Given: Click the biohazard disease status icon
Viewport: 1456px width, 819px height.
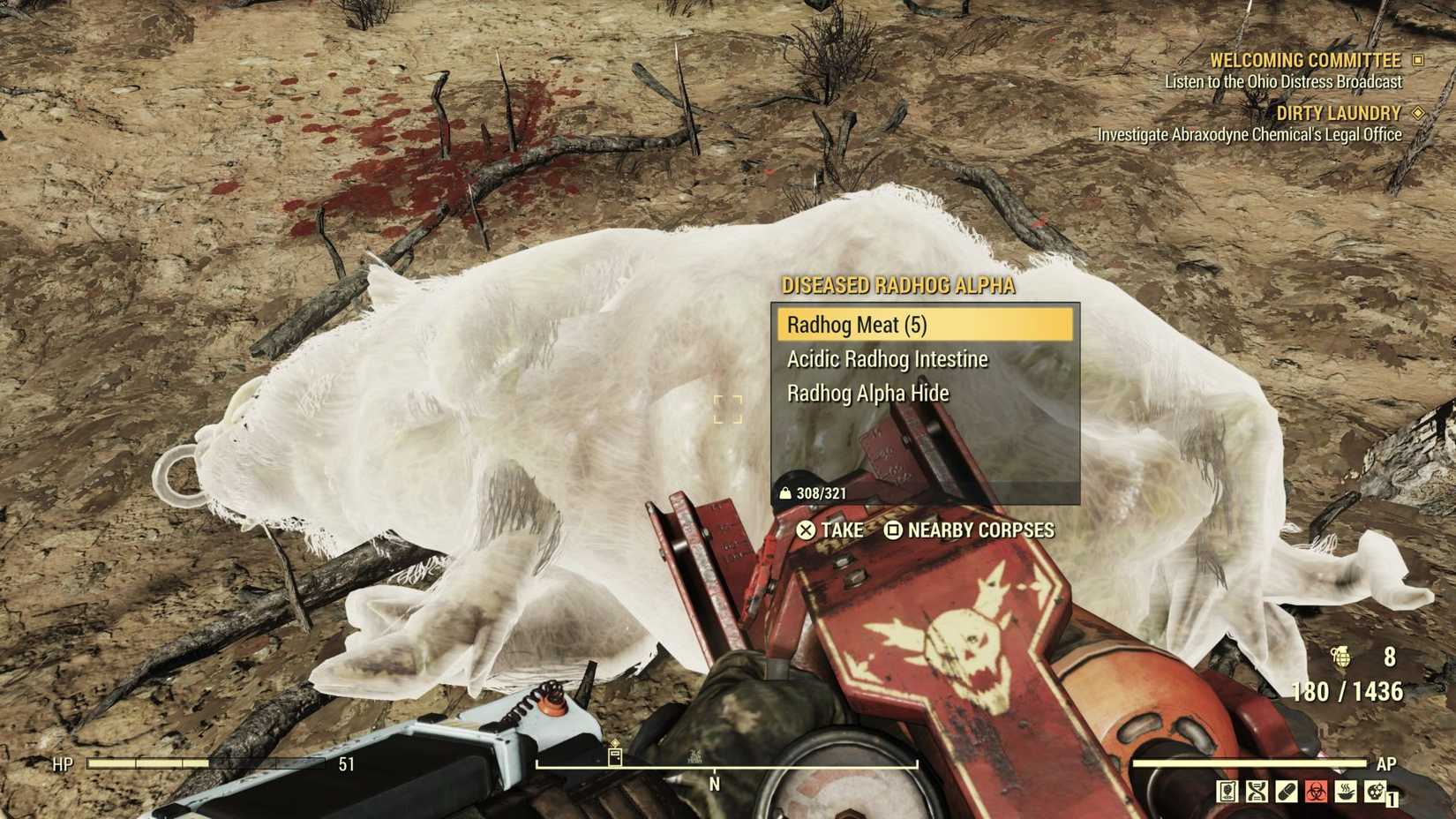Looking at the screenshot, I should (1316, 792).
